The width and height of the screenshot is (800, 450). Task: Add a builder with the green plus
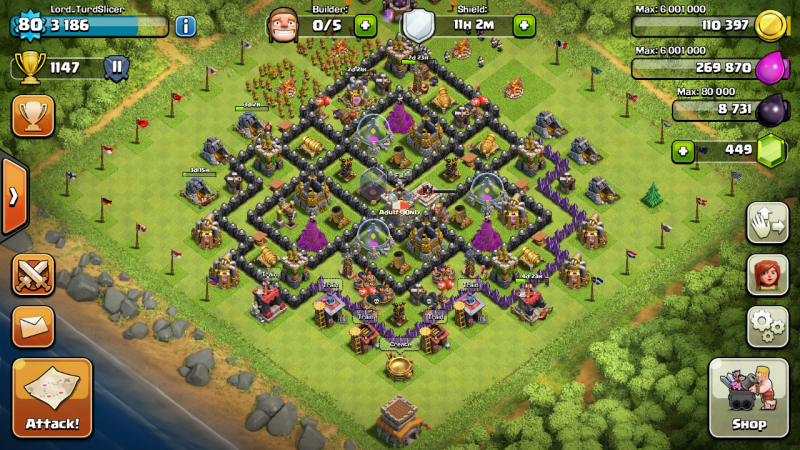[x=365, y=25]
